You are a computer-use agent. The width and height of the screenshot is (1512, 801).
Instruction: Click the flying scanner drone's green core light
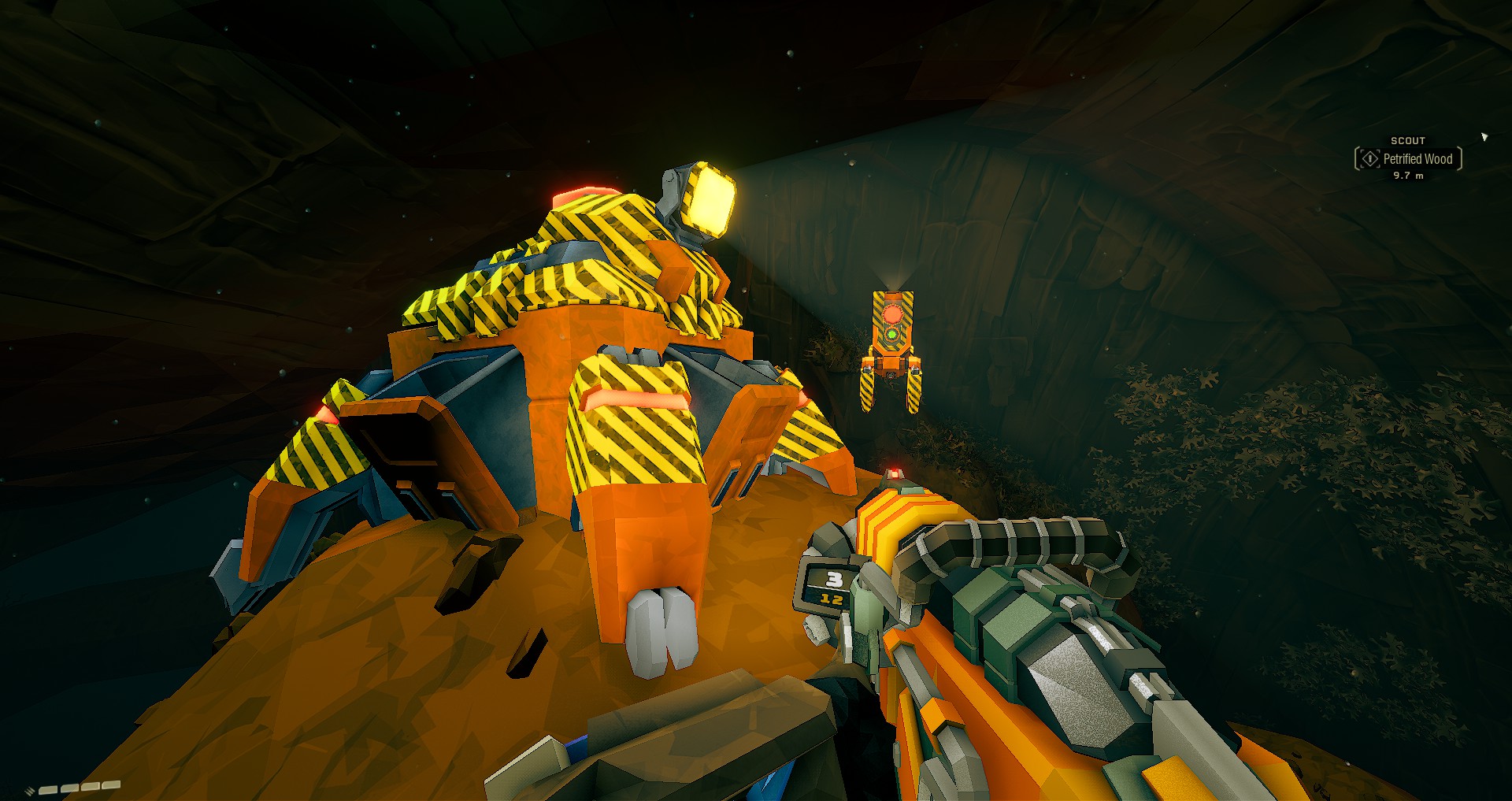click(x=891, y=333)
